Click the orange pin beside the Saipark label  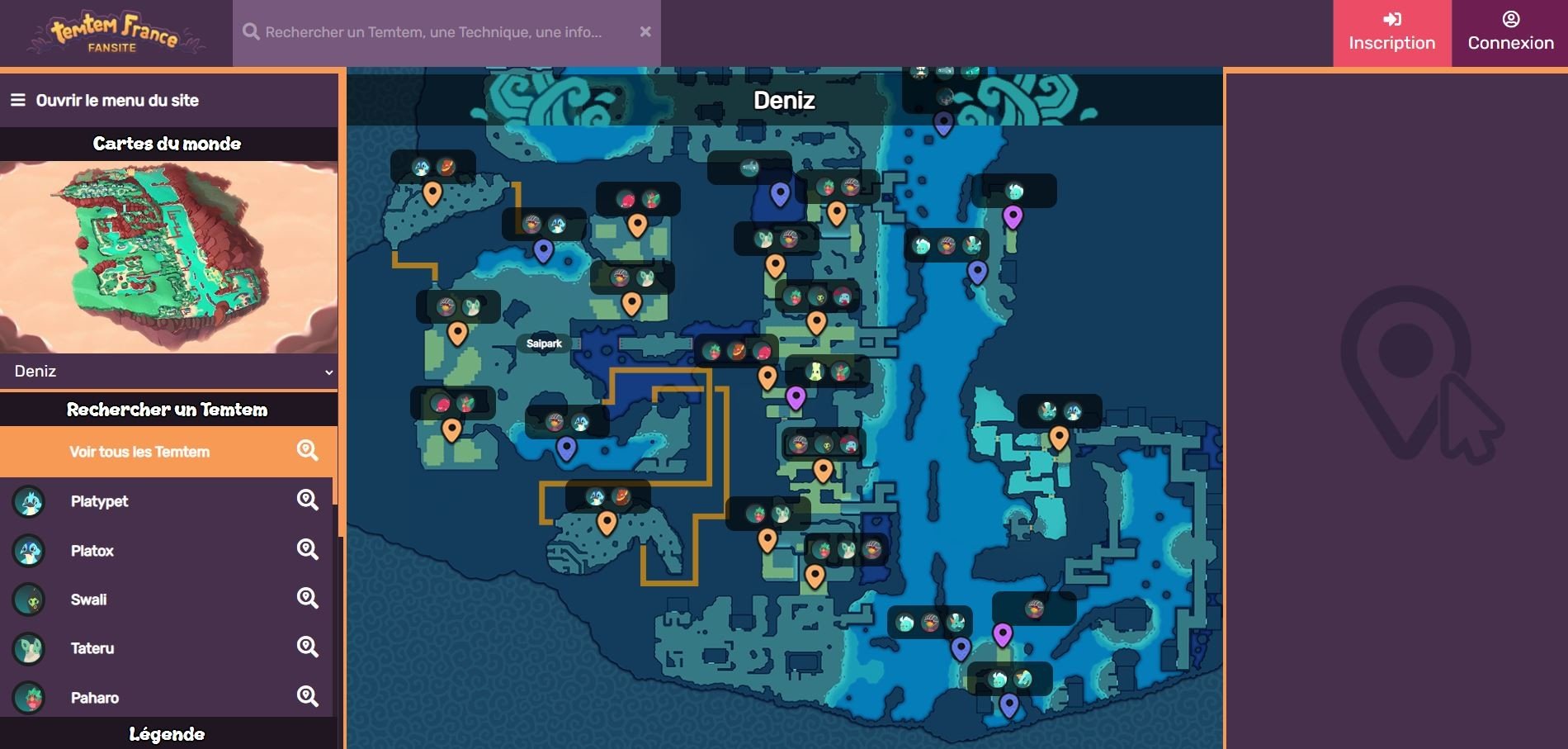click(x=459, y=334)
